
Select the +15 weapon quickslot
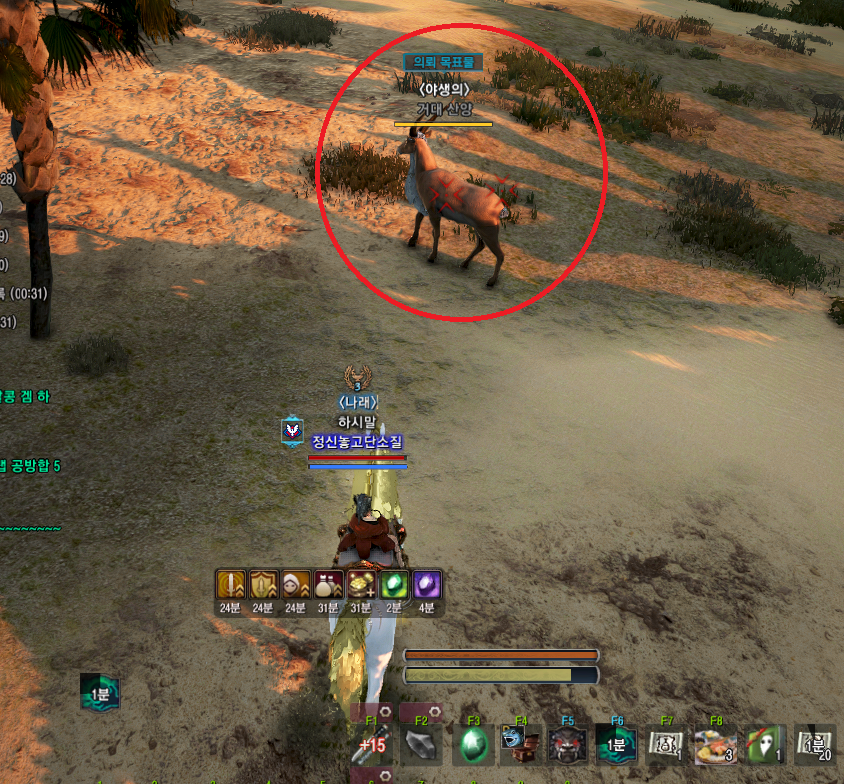[x=371, y=745]
